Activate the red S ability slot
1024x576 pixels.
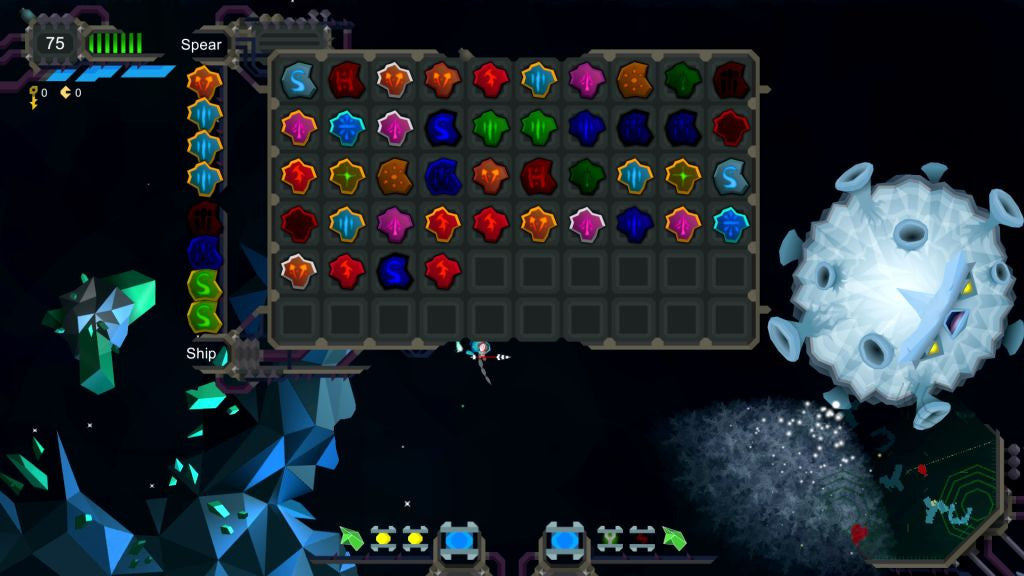tap(642, 539)
